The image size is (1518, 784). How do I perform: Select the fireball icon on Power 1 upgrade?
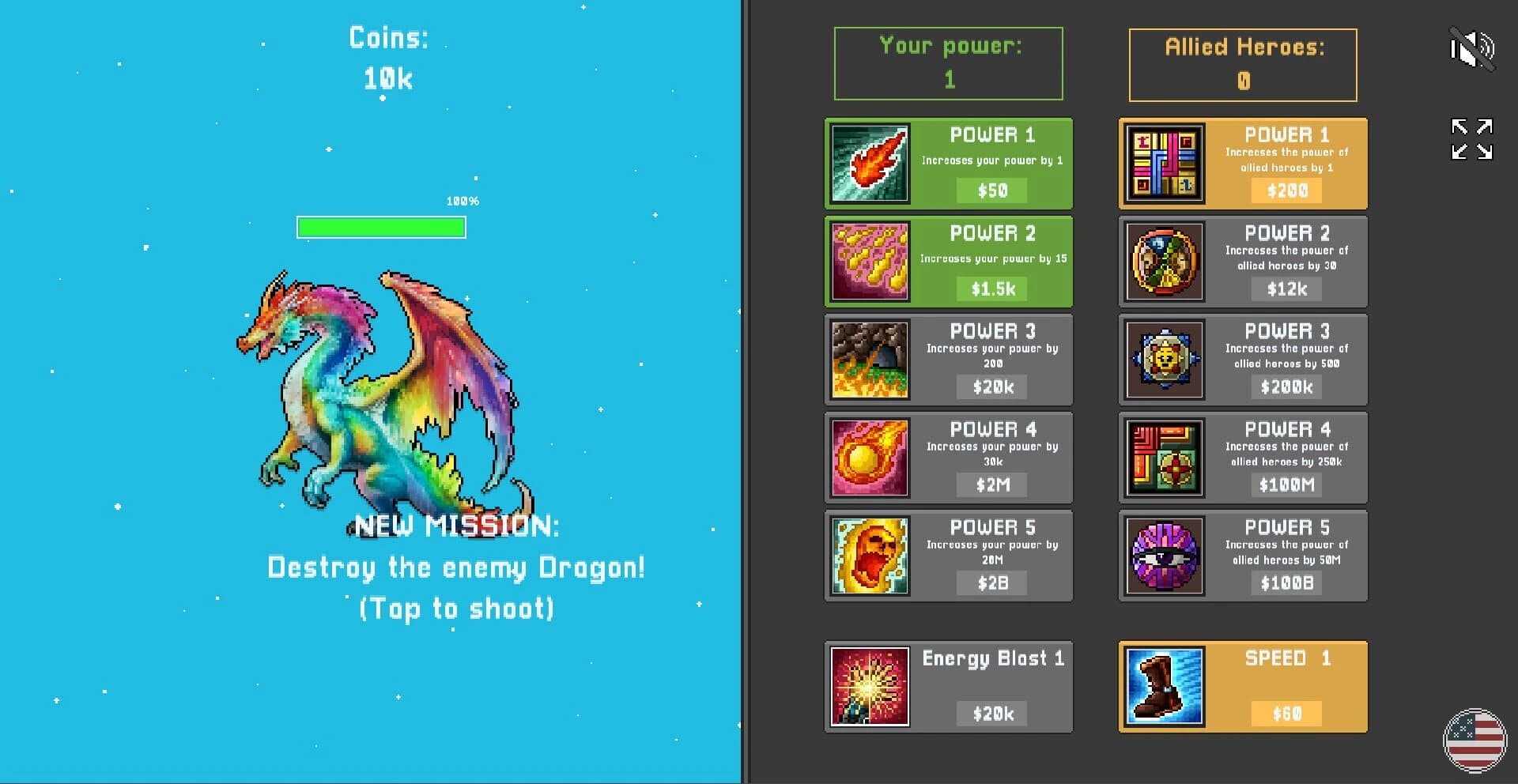click(x=869, y=164)
